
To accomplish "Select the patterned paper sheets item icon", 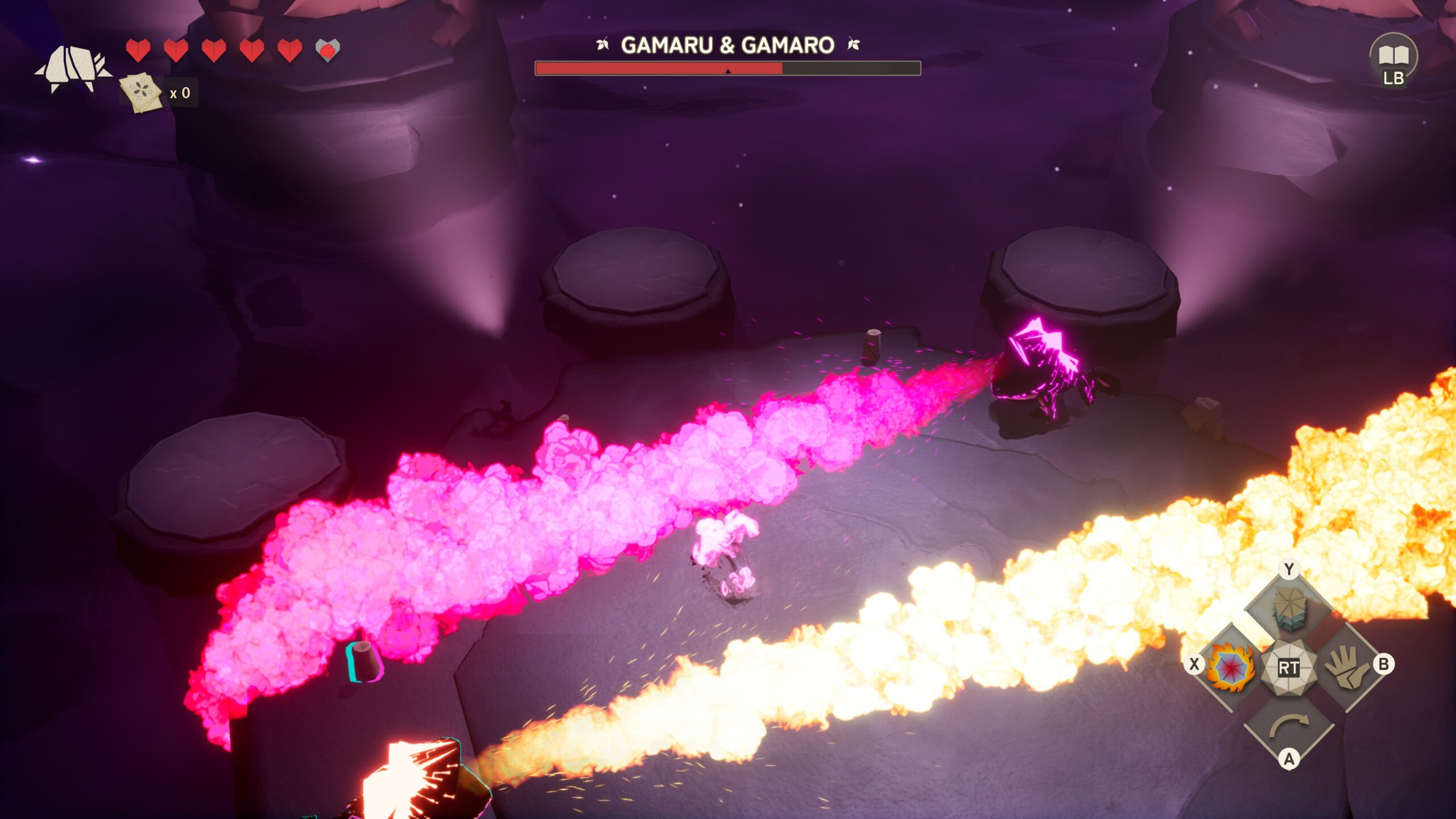I will pos(140,92).
